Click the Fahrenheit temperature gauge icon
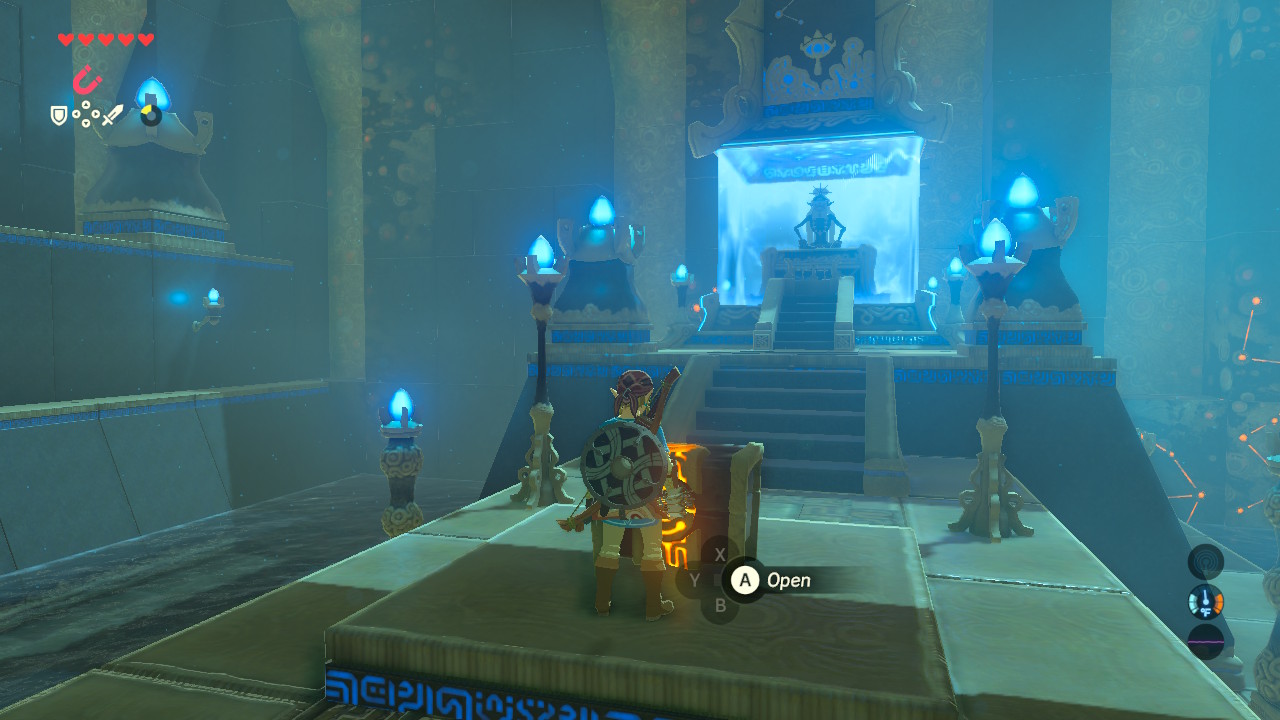 pyautogui.click(x=1206, y=601)
